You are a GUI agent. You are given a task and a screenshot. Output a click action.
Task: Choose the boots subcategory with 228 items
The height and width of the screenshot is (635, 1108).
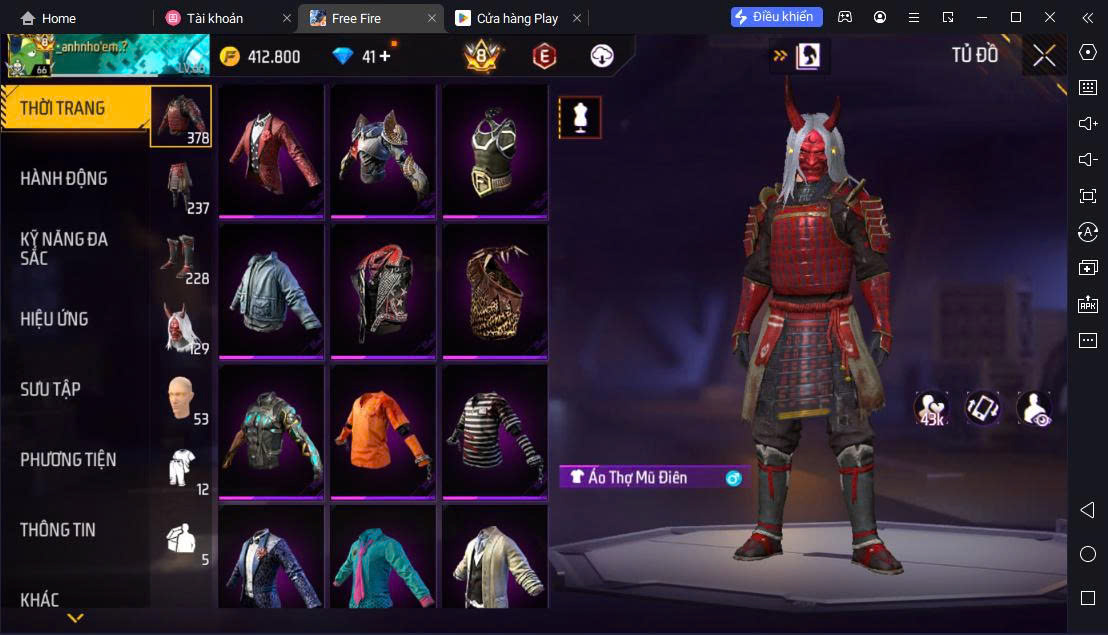coord(181,257)
